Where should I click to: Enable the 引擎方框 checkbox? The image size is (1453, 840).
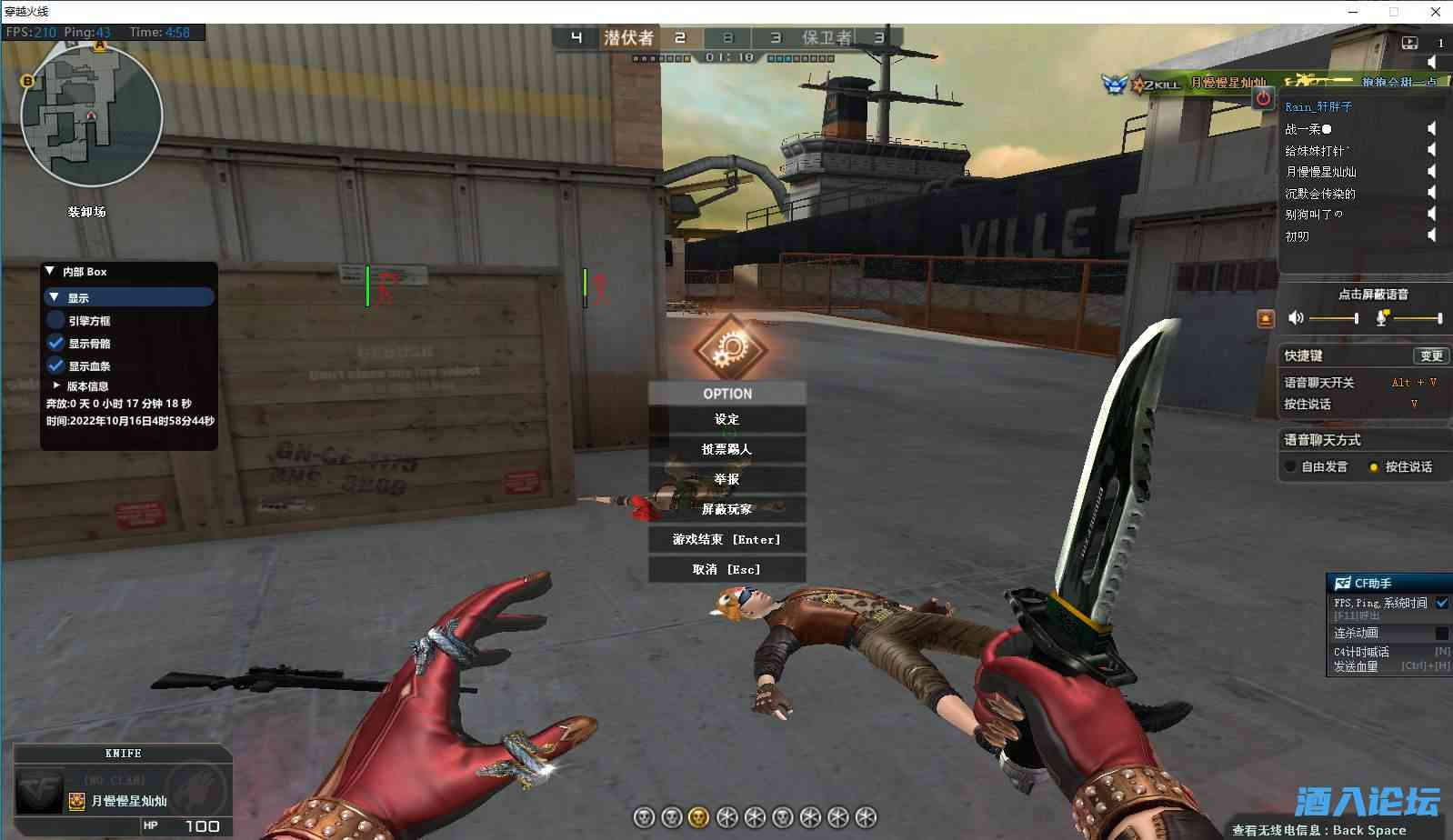[x=55, y=320]
